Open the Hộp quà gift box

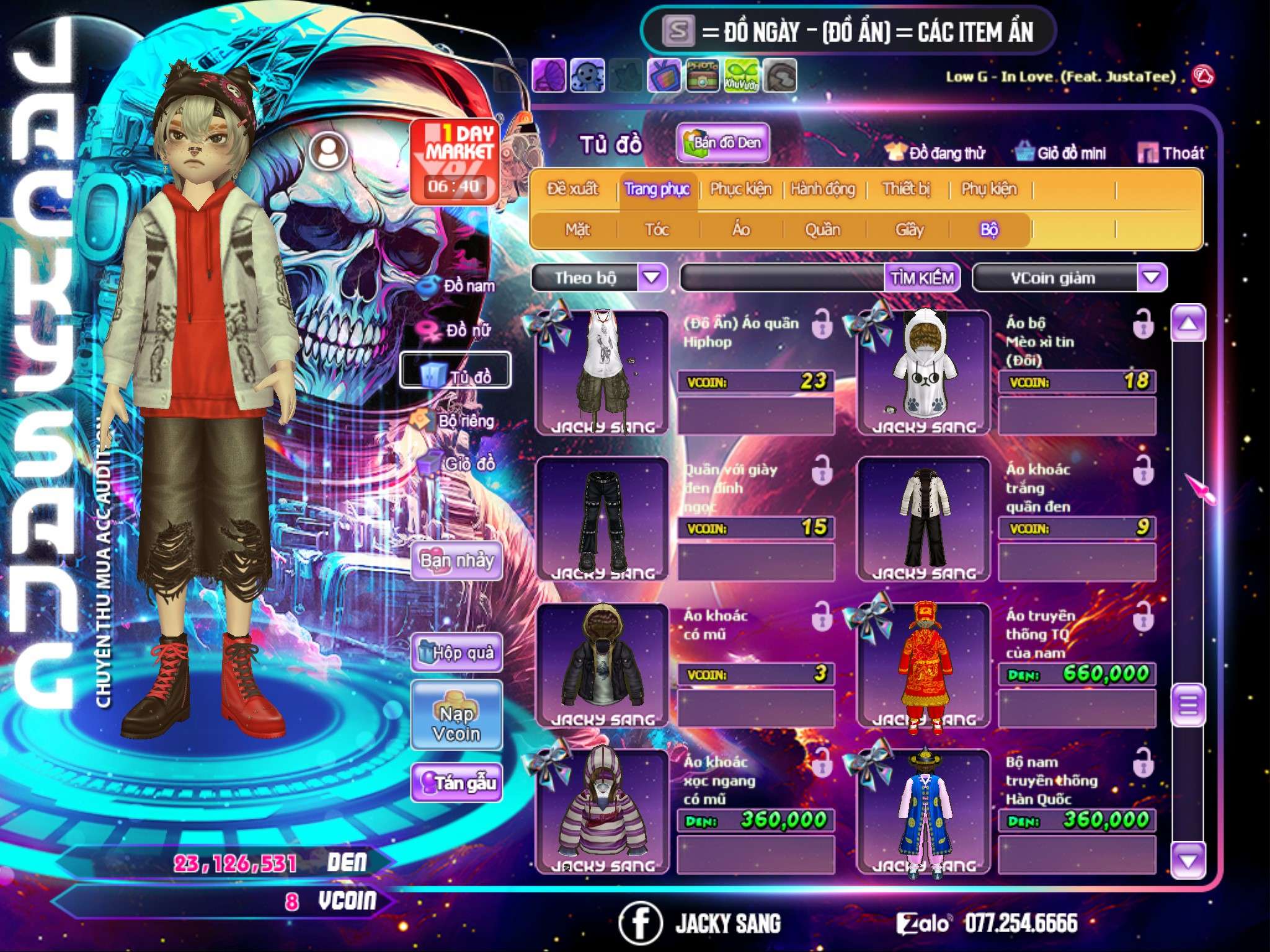click(457, 652)
